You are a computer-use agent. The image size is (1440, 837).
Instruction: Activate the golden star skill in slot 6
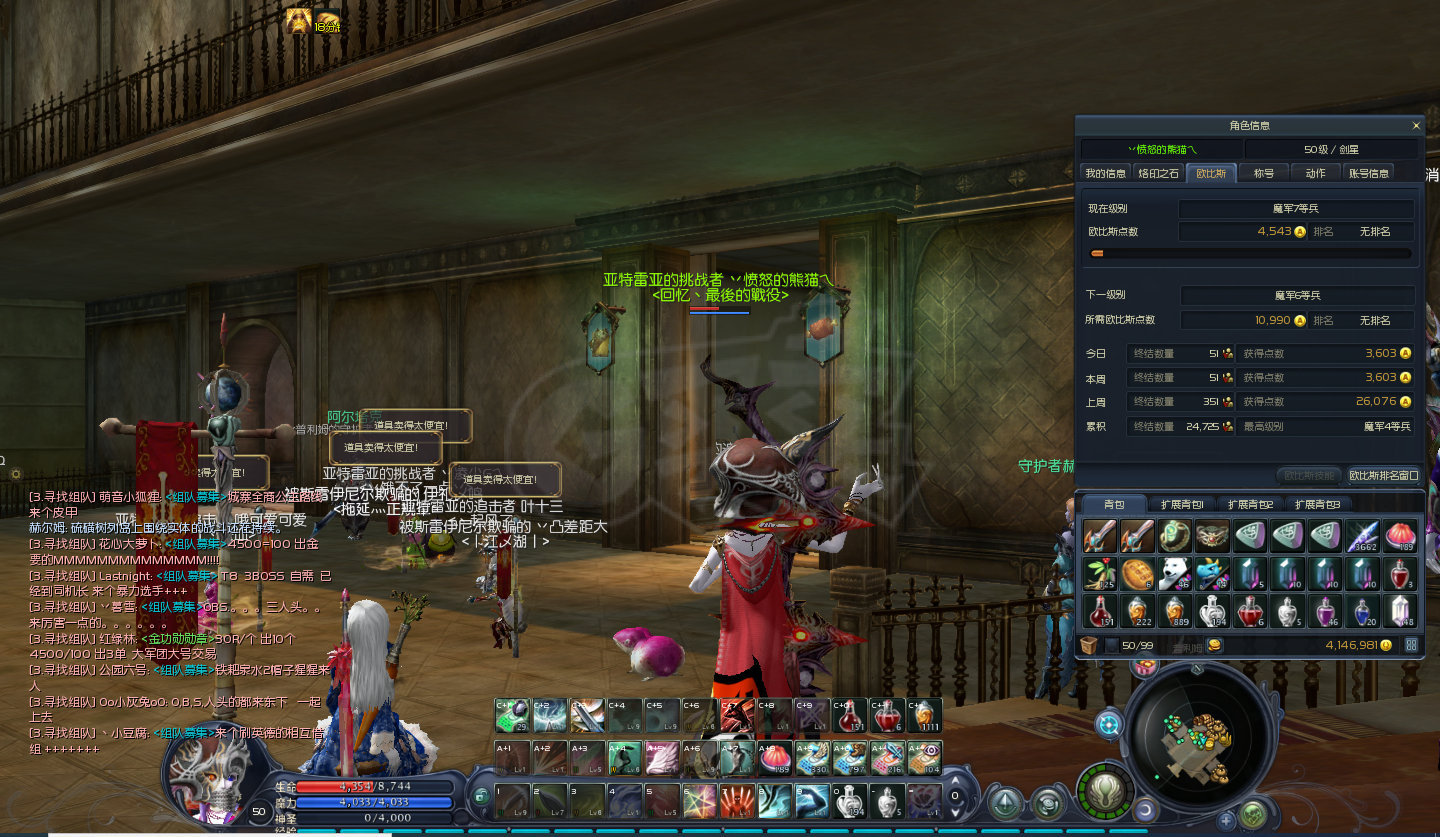(698, 801)
